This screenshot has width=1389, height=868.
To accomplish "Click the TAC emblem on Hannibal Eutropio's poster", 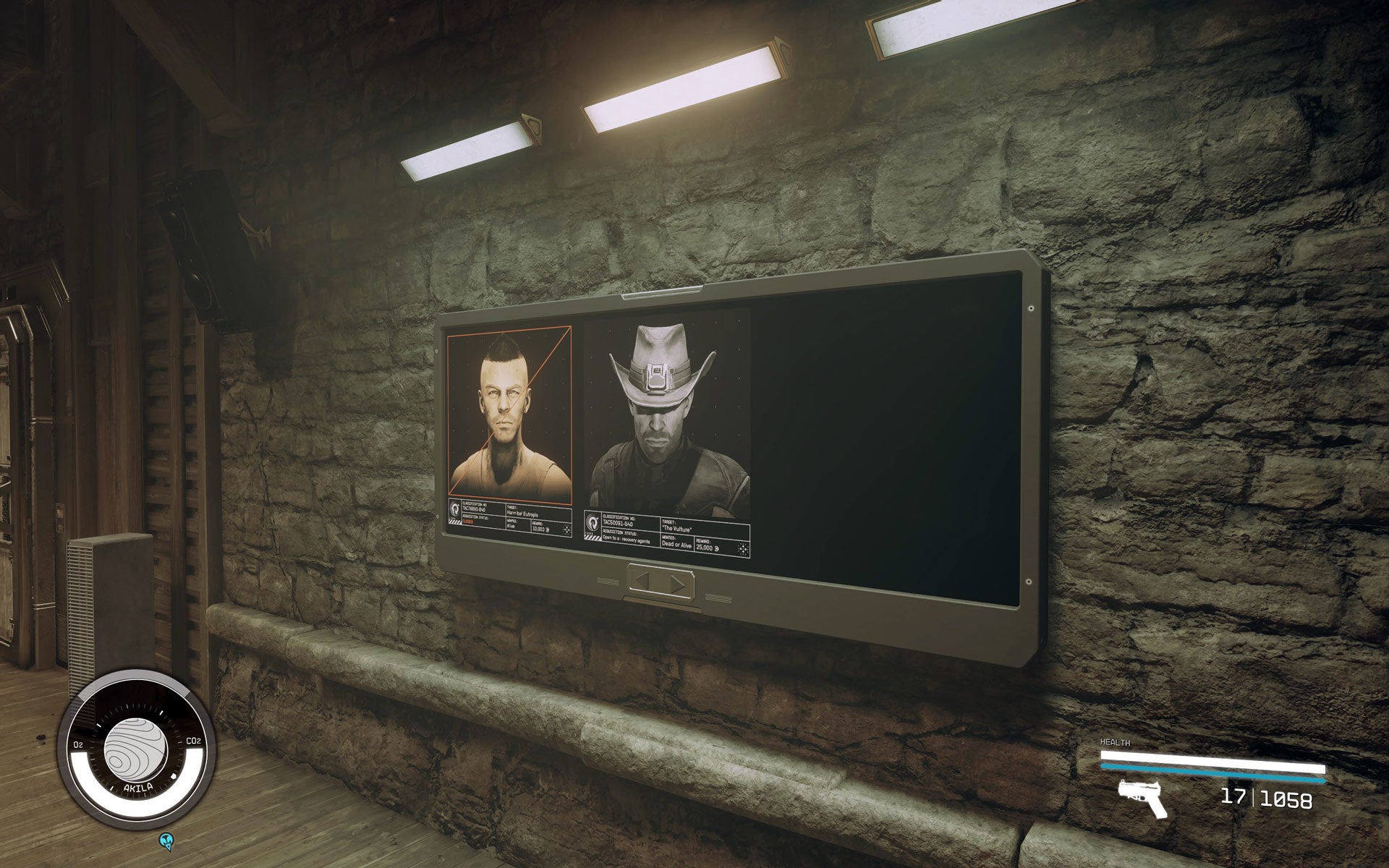I will click(454, 509).
